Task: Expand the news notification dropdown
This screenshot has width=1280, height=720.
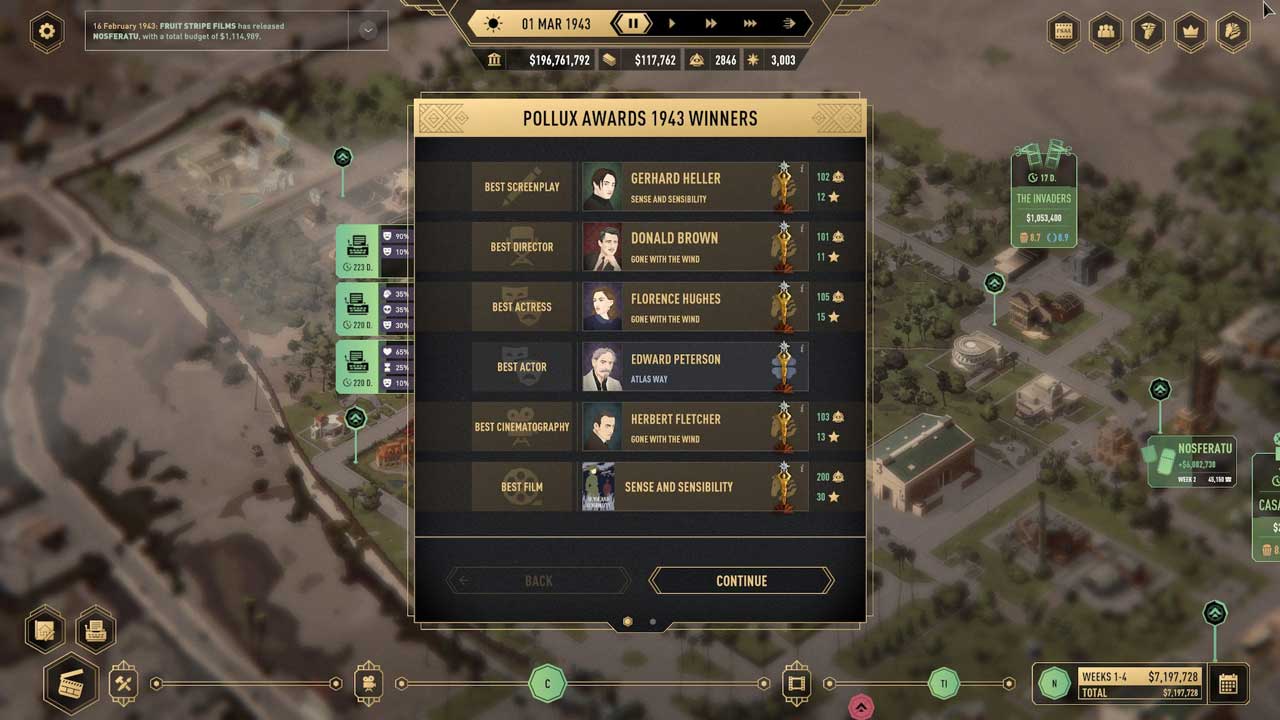Action: [x=367, y=31]
